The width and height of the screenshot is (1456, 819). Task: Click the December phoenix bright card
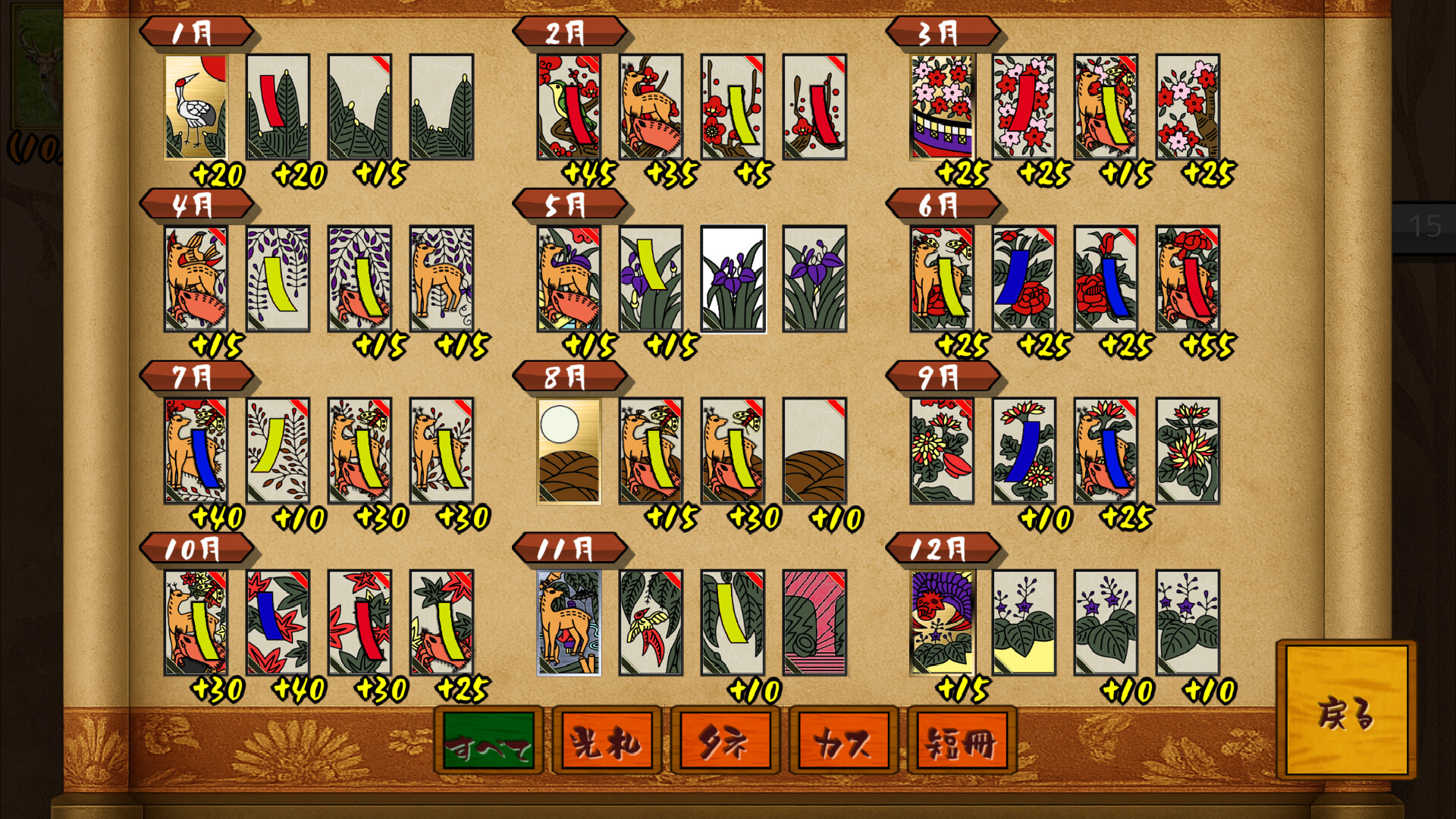(x=940, y=623)
